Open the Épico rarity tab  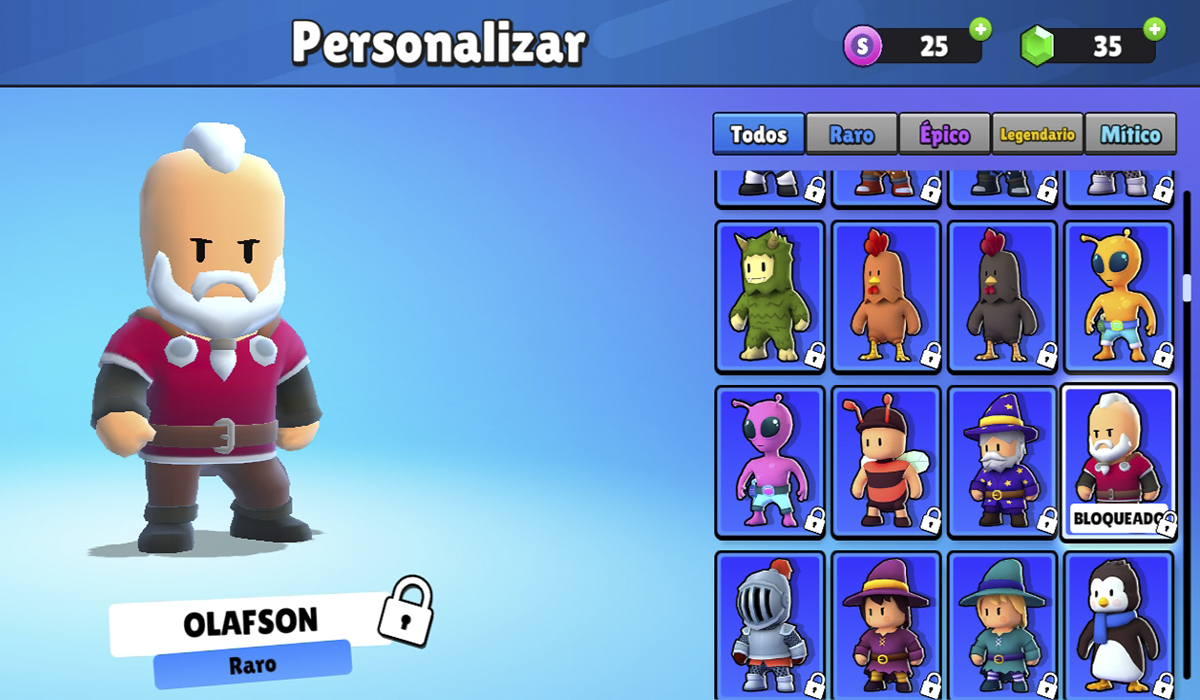[944, 134]
